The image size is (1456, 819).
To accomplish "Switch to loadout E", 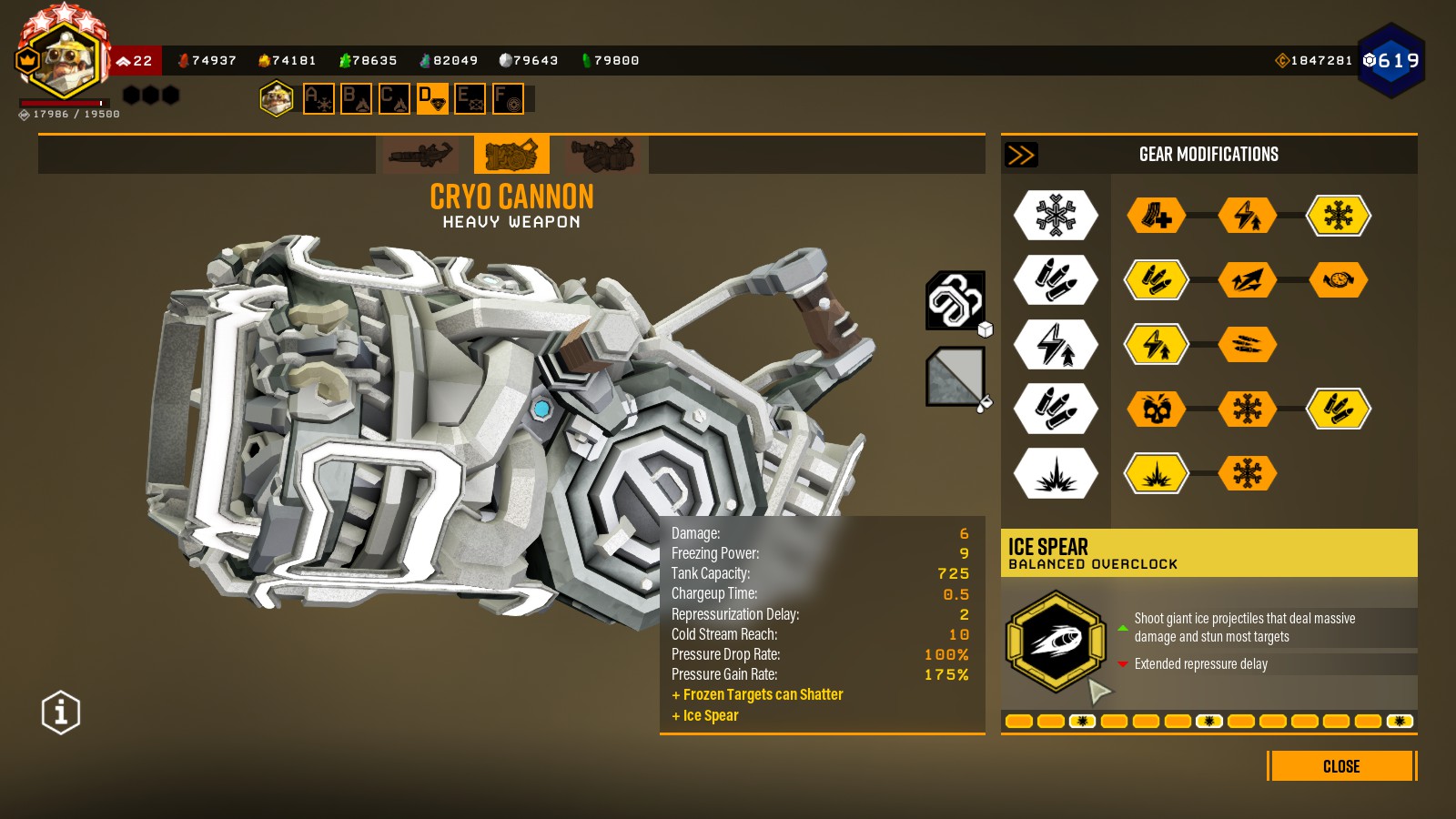I will [x=470, y=98].
